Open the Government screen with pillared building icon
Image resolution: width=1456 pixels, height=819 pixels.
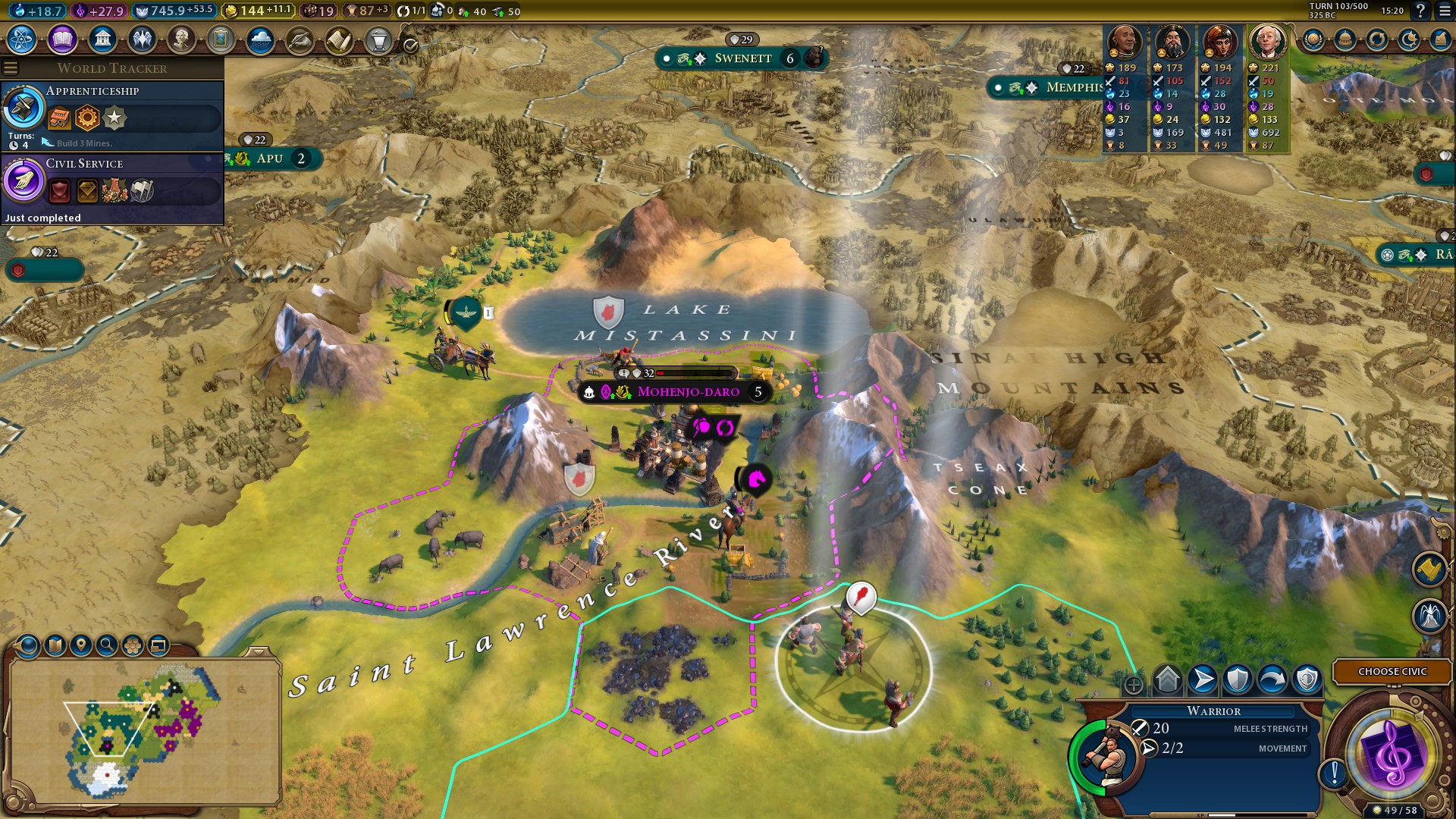tap(102, 39)
